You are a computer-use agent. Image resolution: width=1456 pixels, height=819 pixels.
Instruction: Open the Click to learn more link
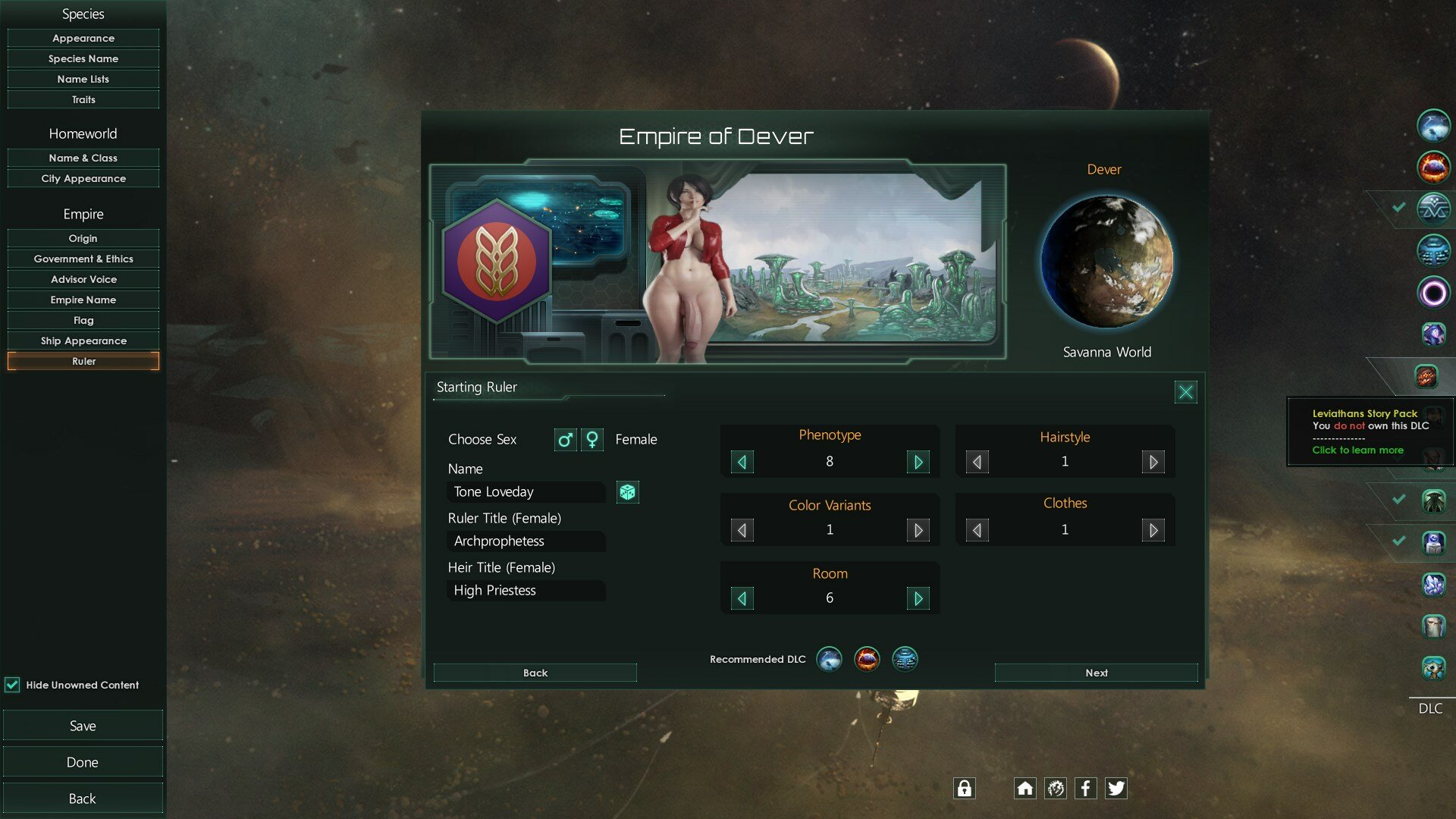1358,450
